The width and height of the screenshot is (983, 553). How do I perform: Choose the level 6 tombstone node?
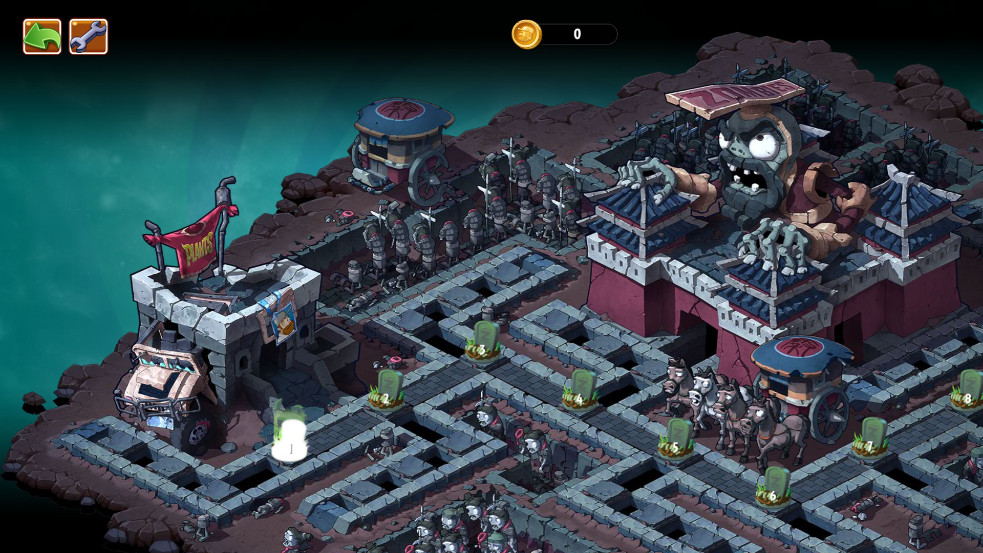[x=773, y=485]
